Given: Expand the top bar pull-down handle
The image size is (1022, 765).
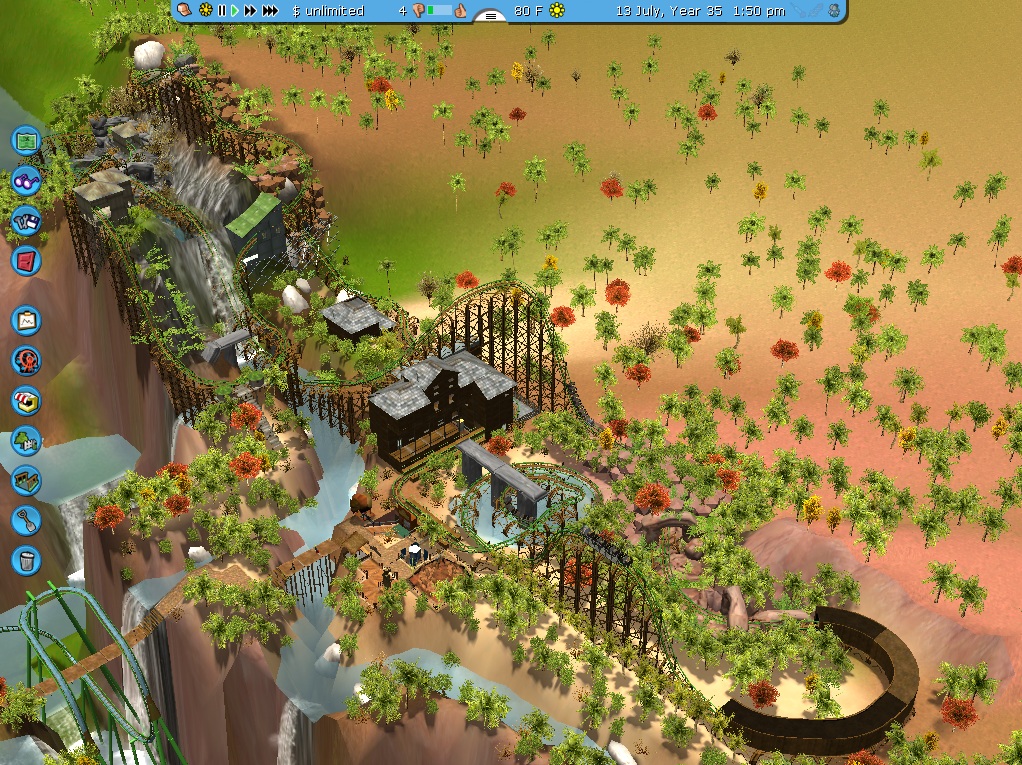Looking at the screenshot, I should click(x=489, y=15).
